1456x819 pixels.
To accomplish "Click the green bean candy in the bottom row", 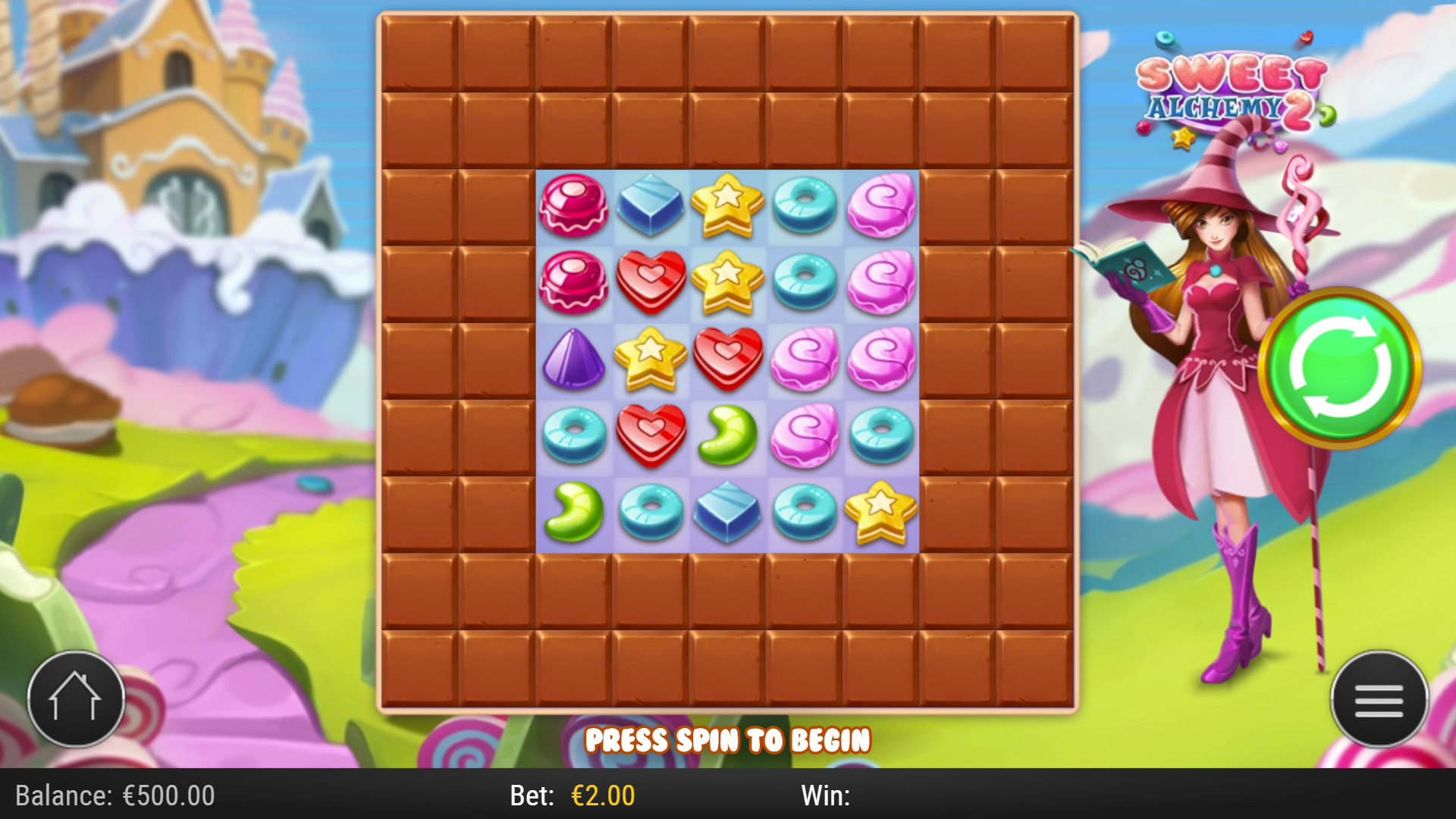I will click(x=574, y=512).
